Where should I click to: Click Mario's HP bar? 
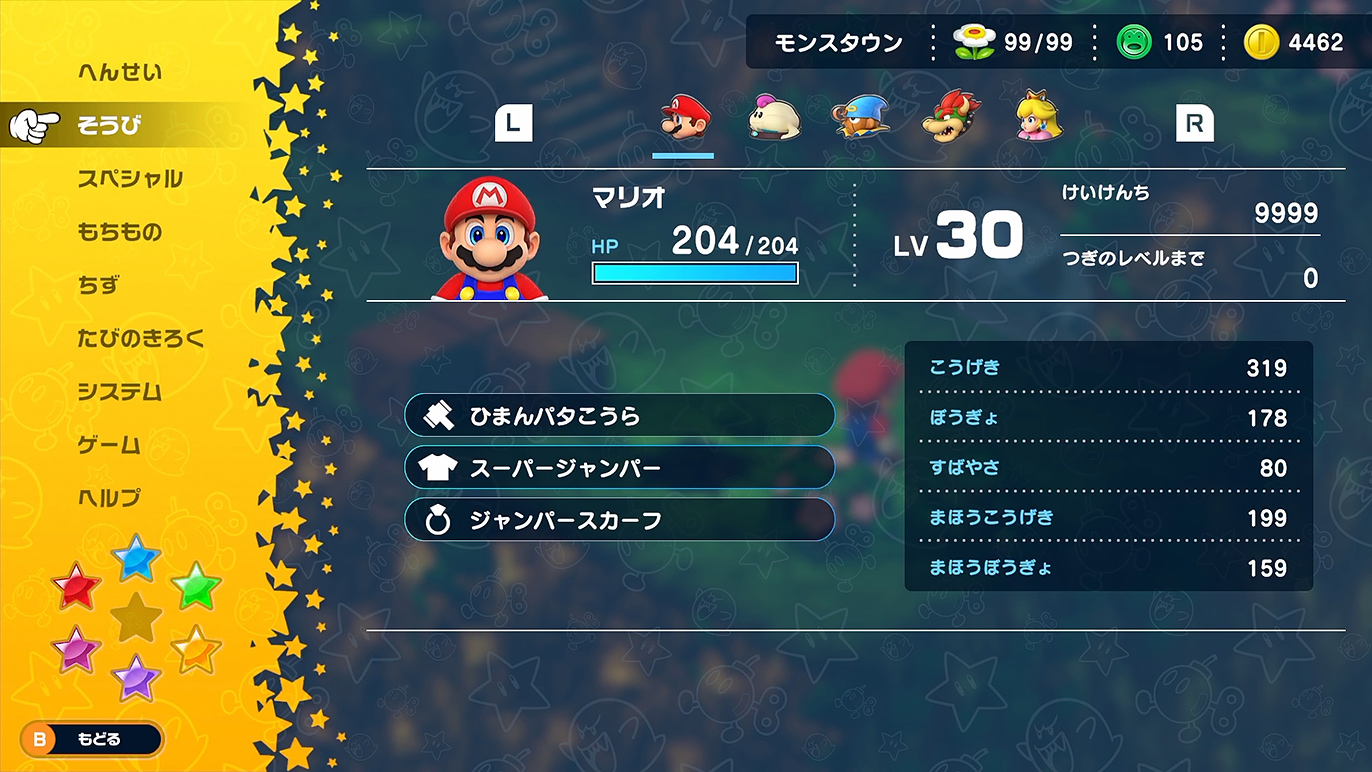tap(695, 272)
